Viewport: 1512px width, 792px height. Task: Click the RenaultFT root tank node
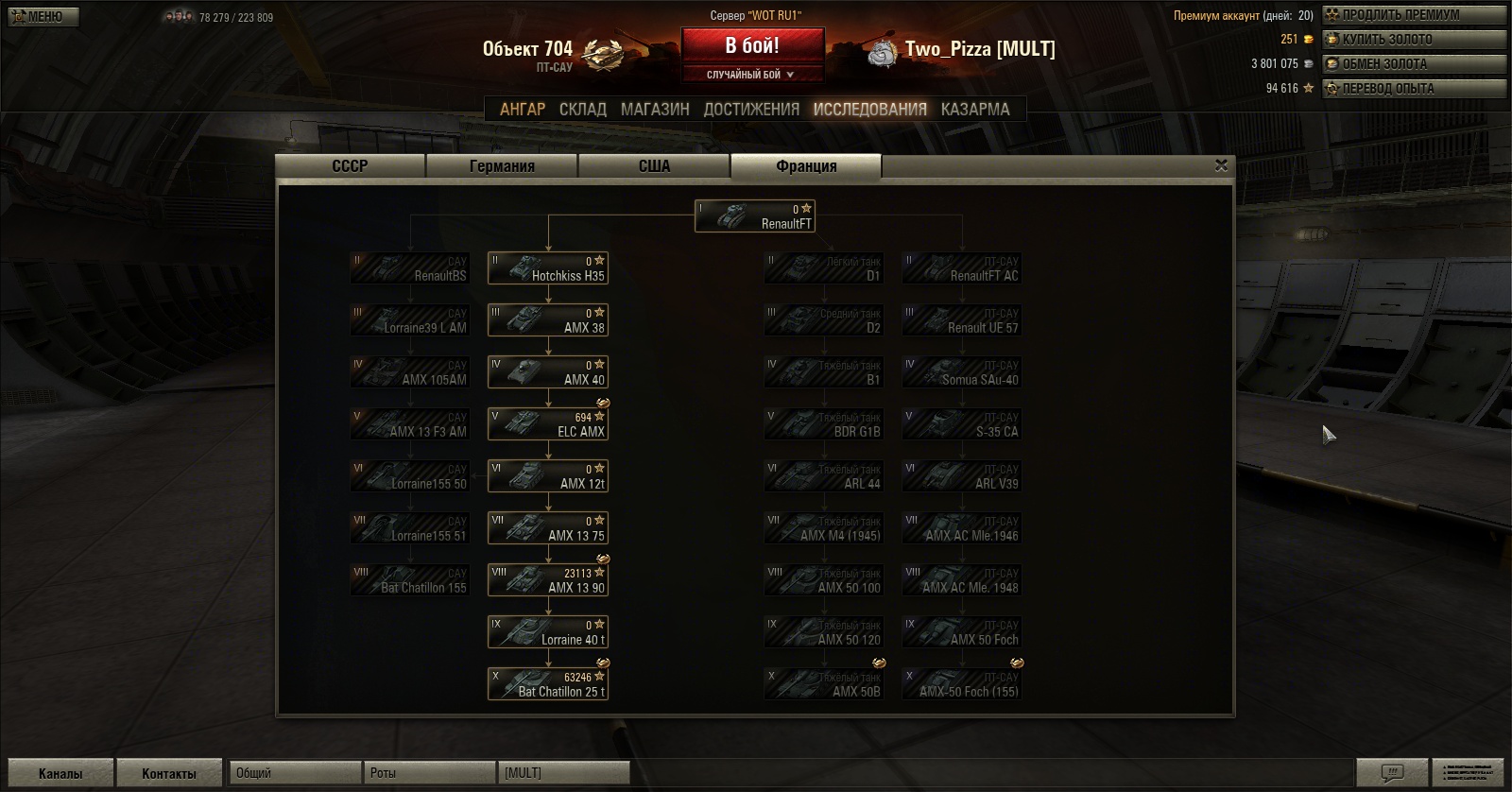pos(754,216)
